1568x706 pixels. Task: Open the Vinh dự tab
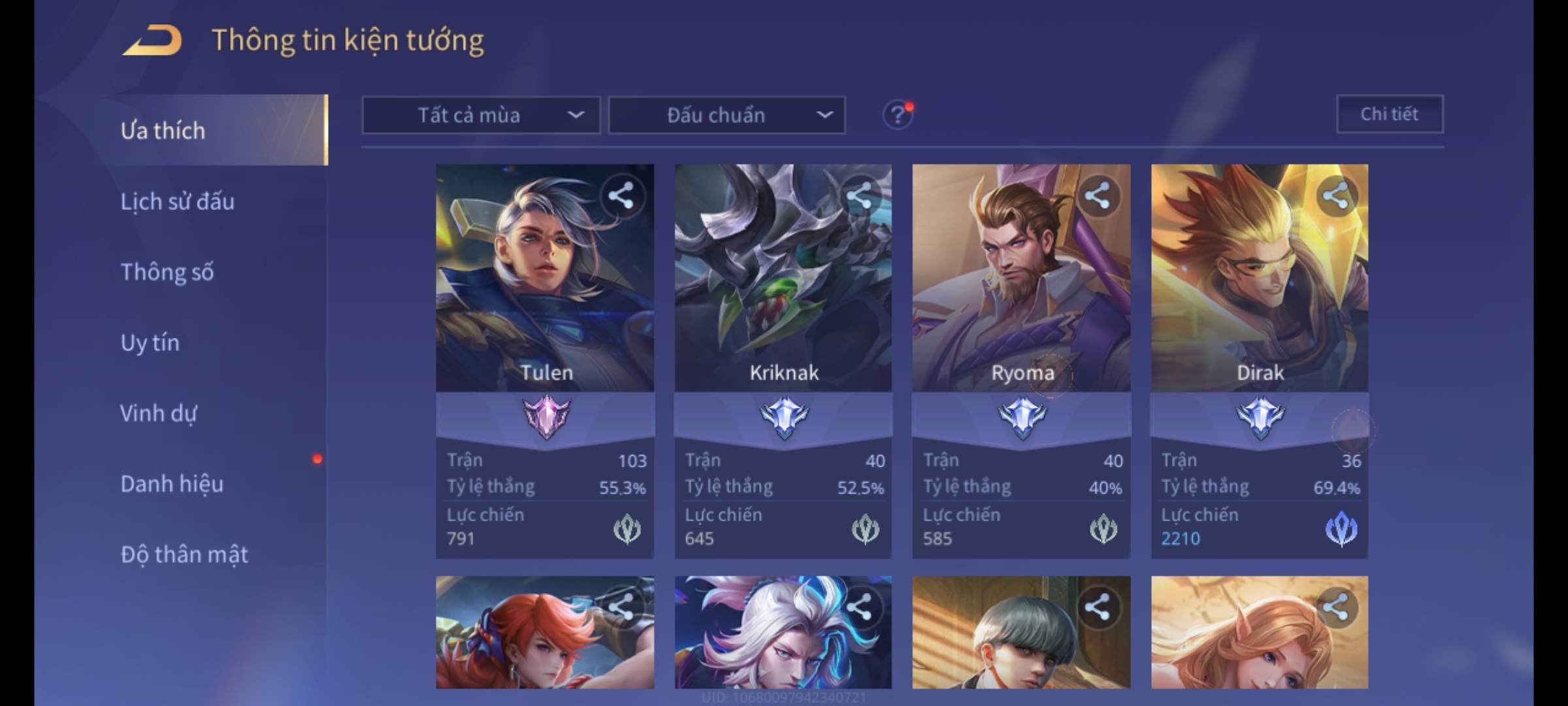point(159,413)
